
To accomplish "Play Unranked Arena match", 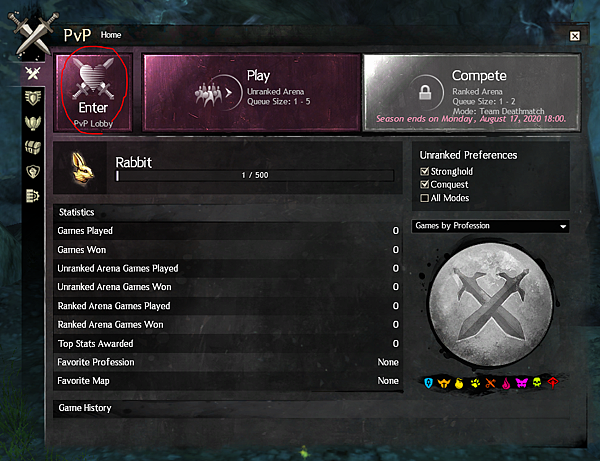I will (251, 92).
